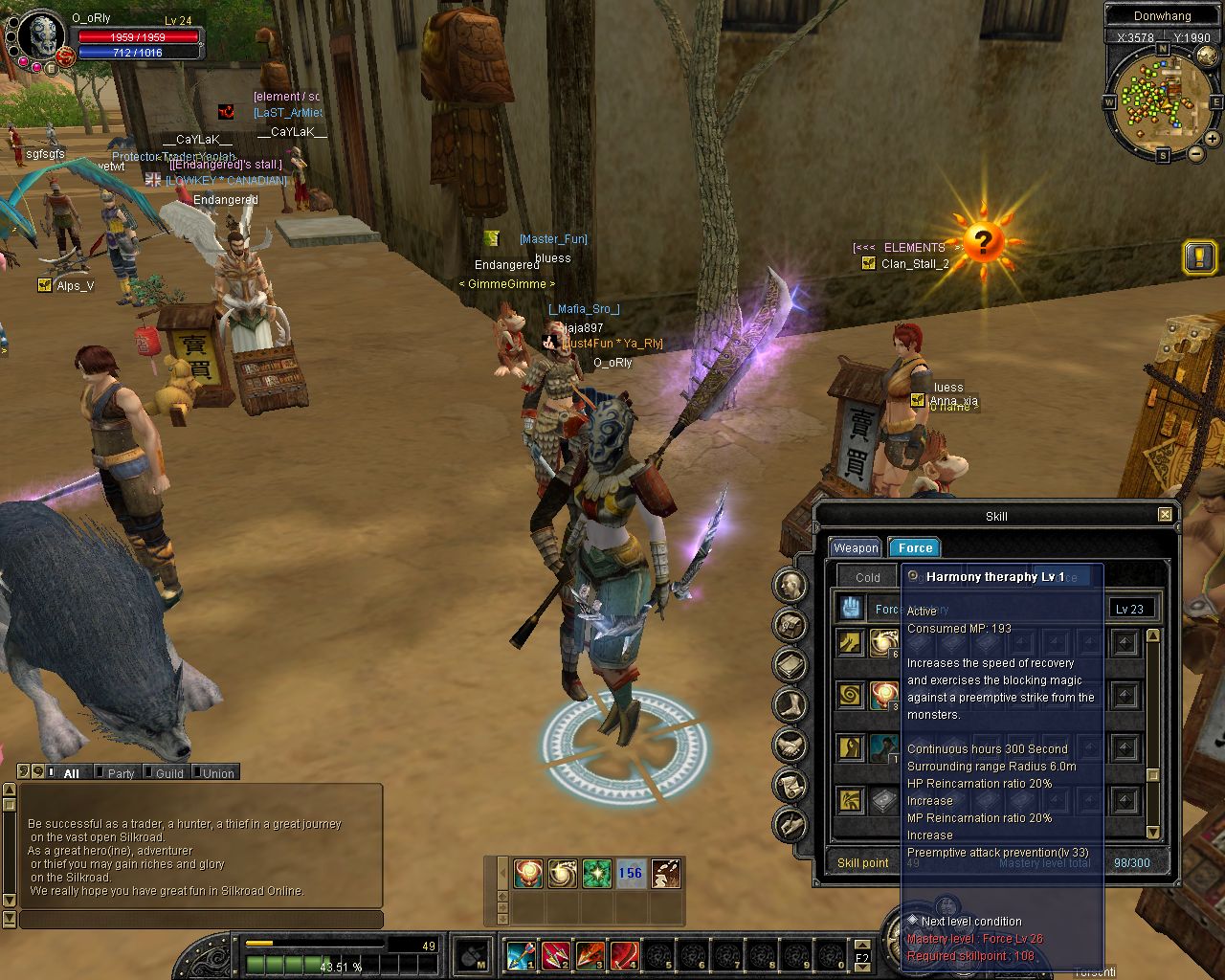Use the red curved skill in hotbar slot 4

(x=624, y=954)
